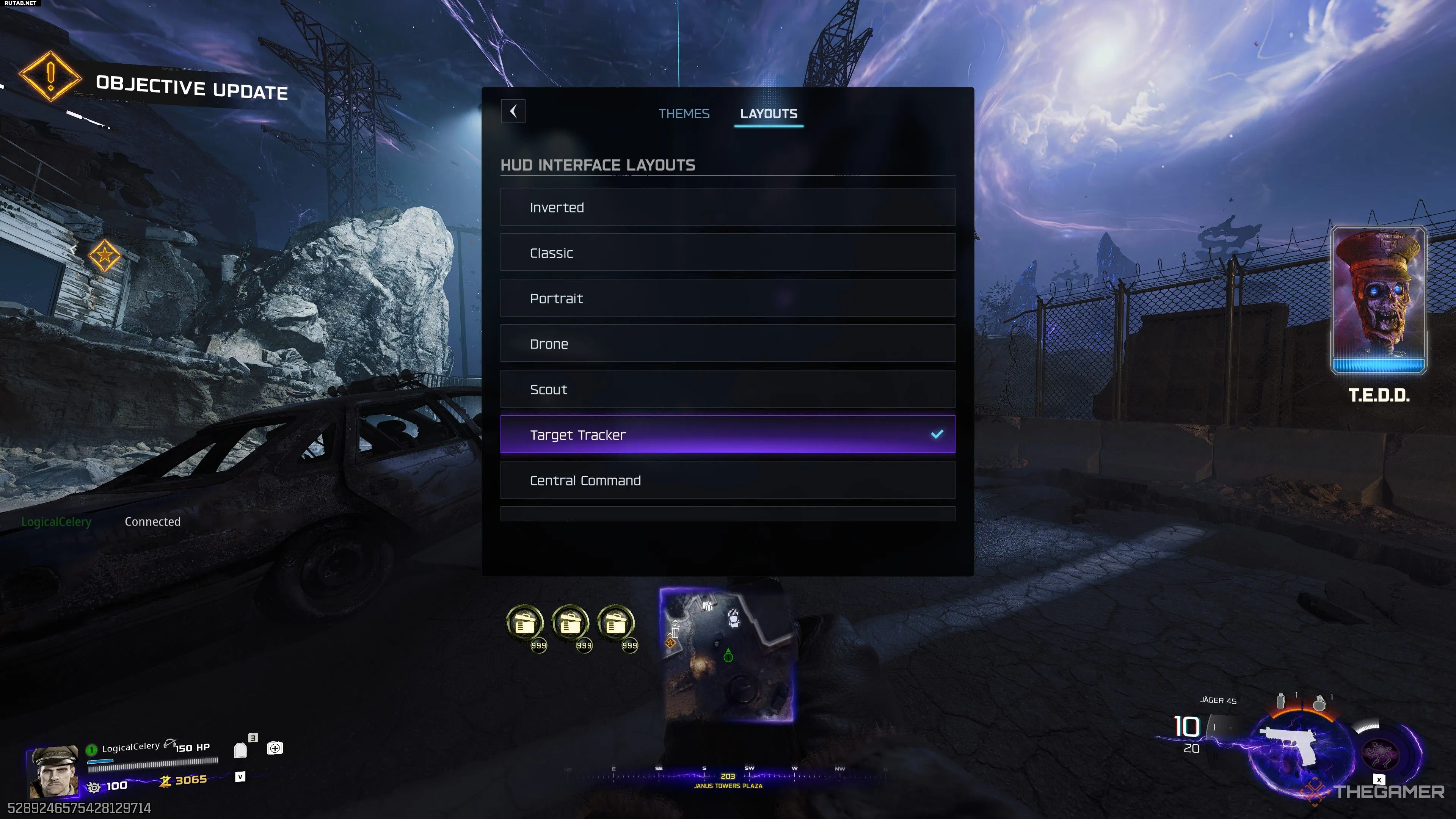This screenshot has width=1456, height=819.
Task: Select the T.E.D.D. zombie head card
Action: [1379, 300]
